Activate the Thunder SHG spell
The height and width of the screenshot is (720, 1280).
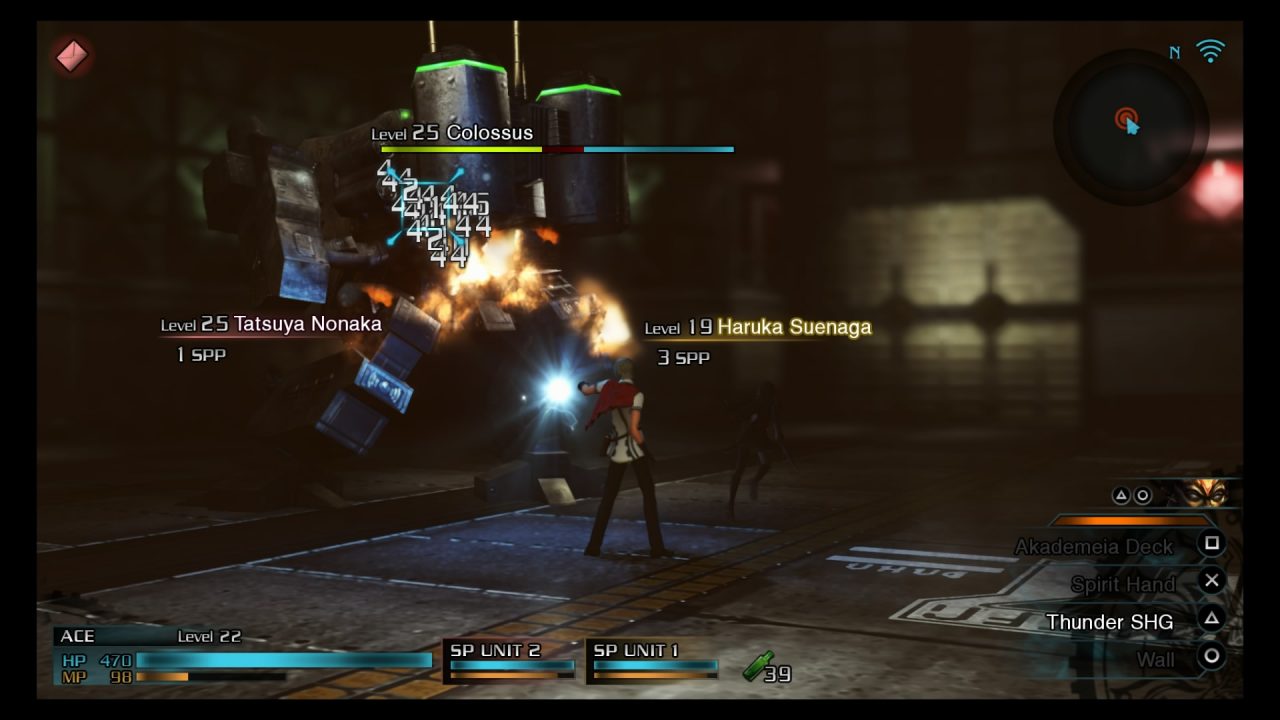coord(1109,622)
